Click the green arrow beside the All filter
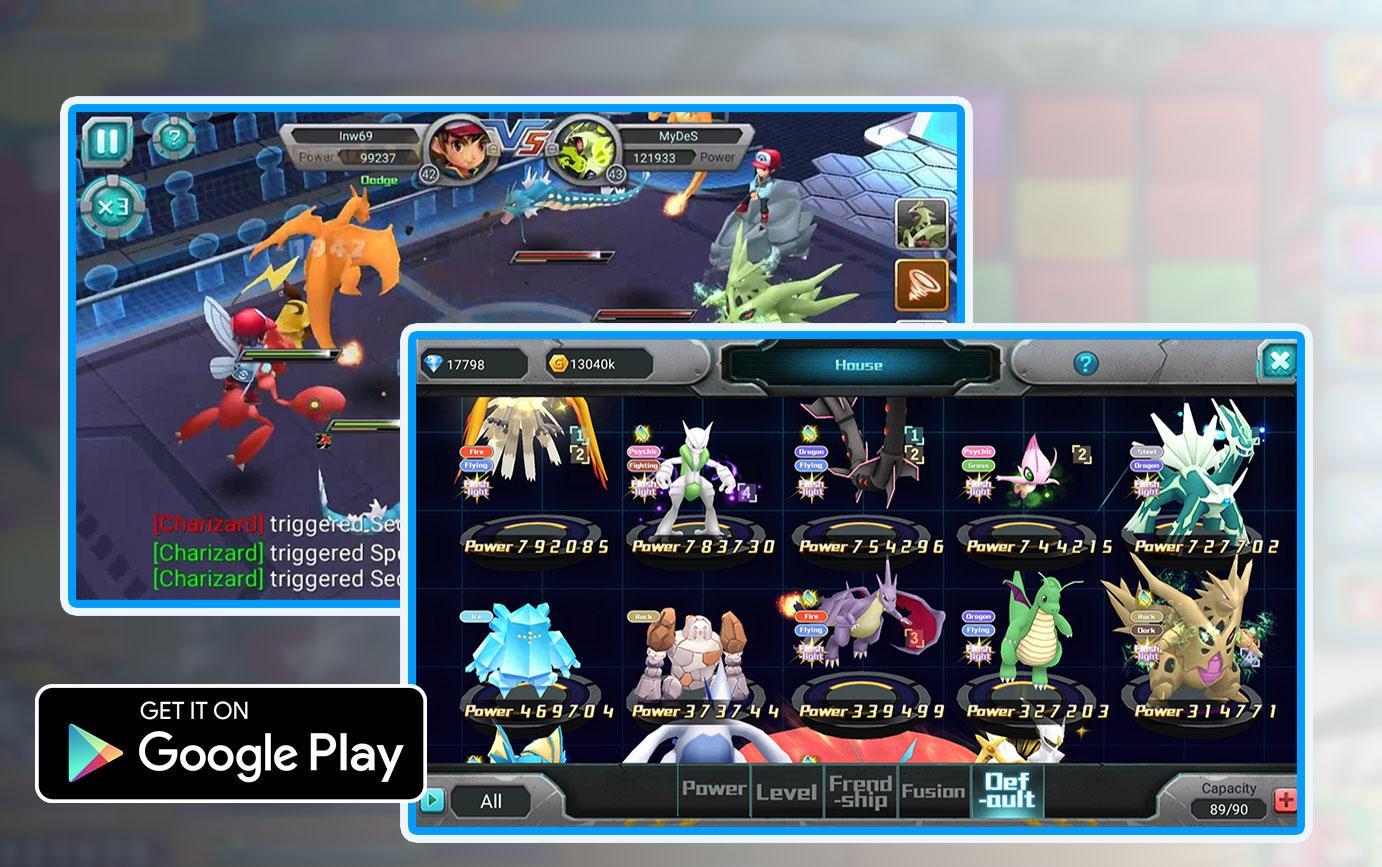Screen dimensions: 1382x867 (434, 800)
